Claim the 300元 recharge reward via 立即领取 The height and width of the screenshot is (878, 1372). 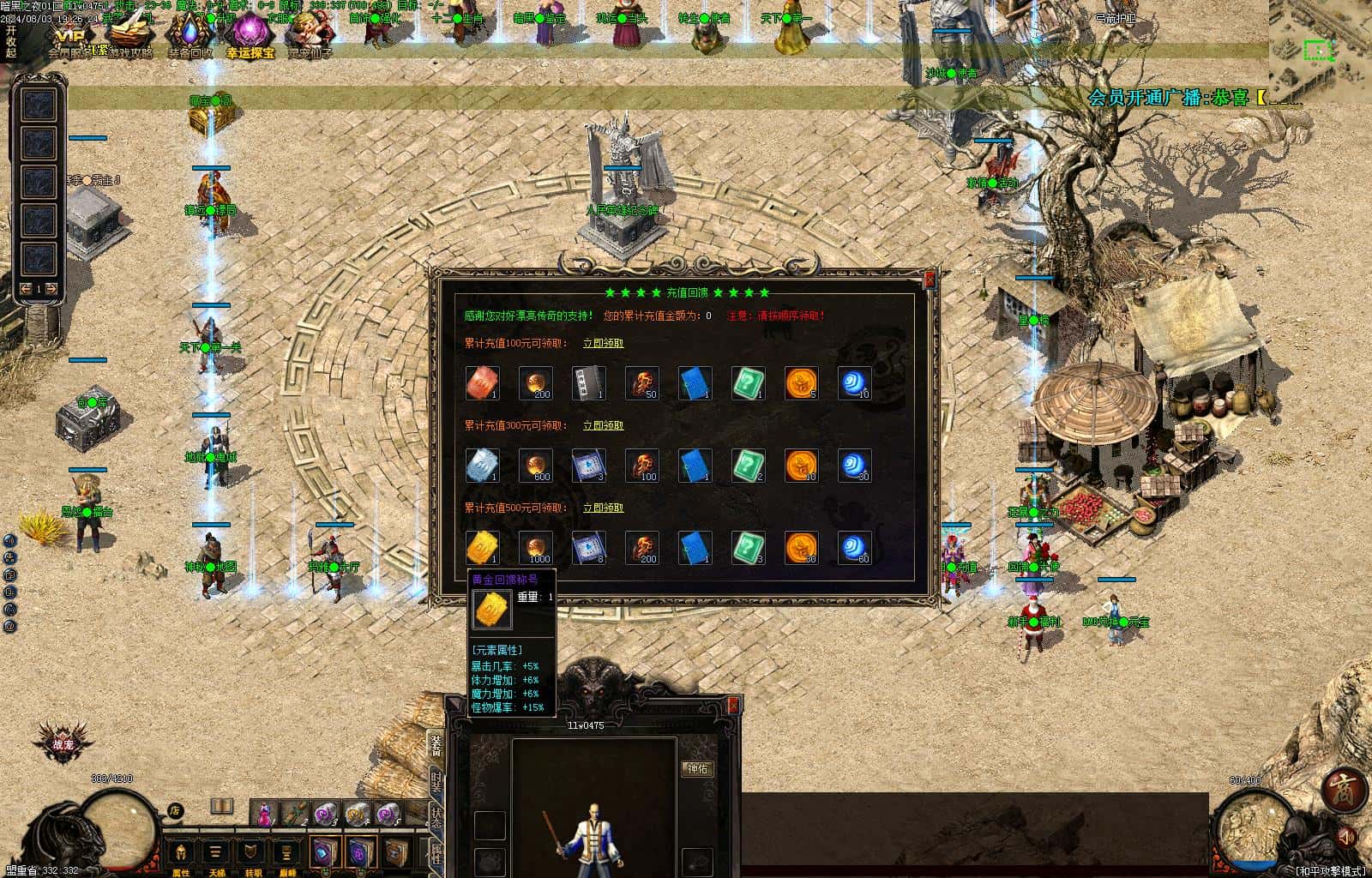(603, 425)
